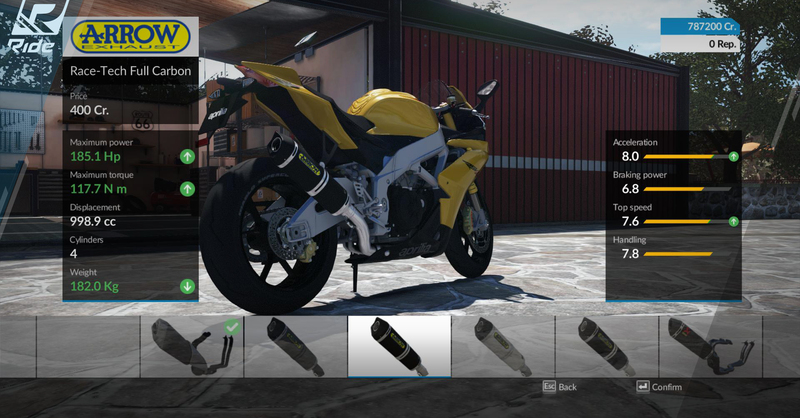
Task: Choose the highlighted Race-Tech Full Carbon exhaust
Action: pos(399,345)
